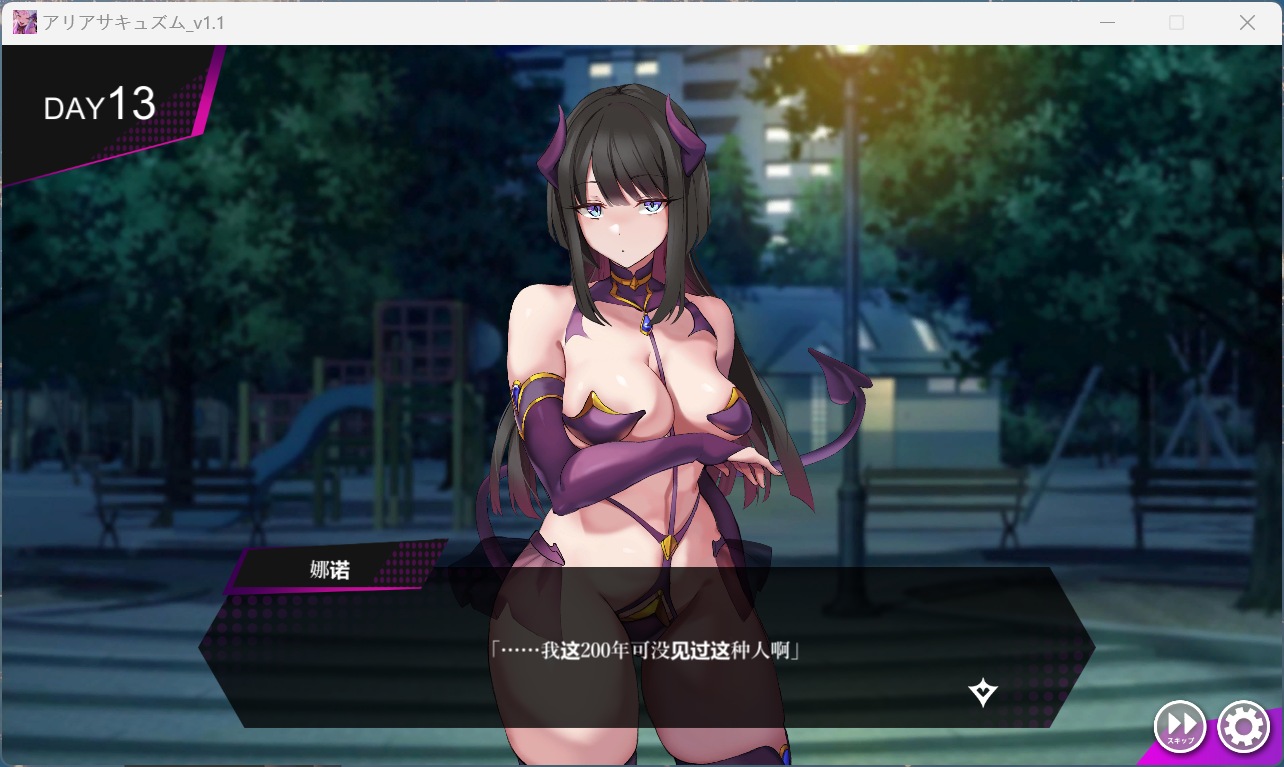Click the diamond-shaped advance indicator
The width and height of the screenshot is (1284, 767).
981,691
